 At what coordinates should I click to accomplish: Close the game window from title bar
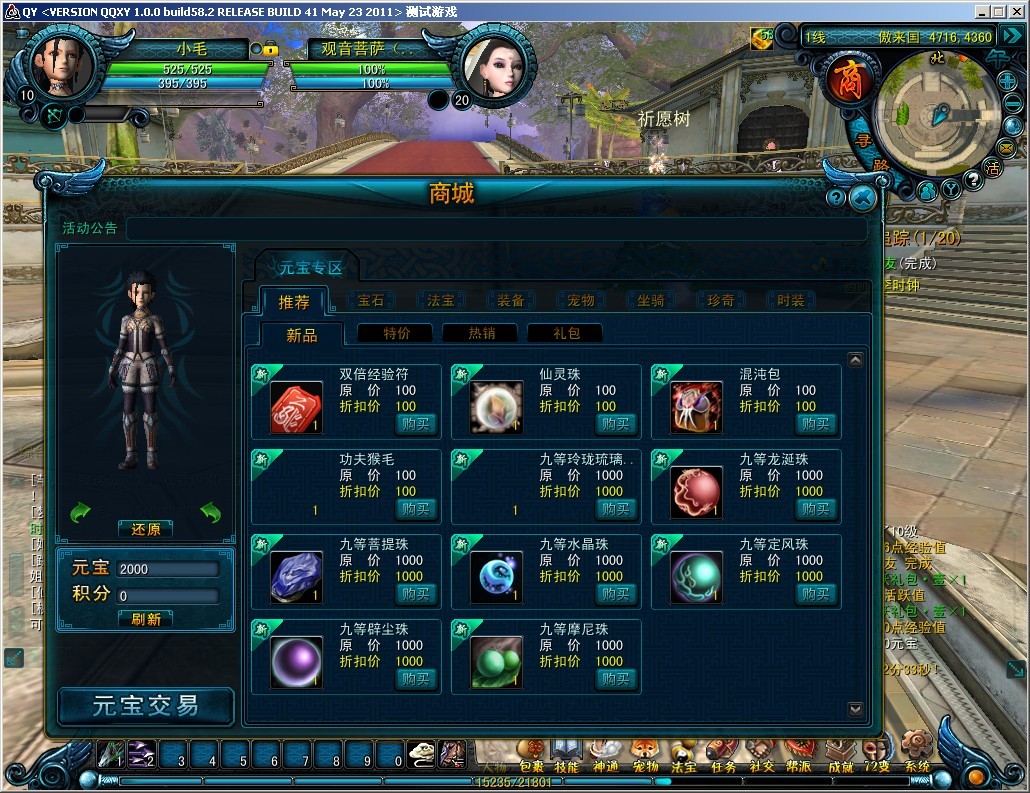(1017, 11)
